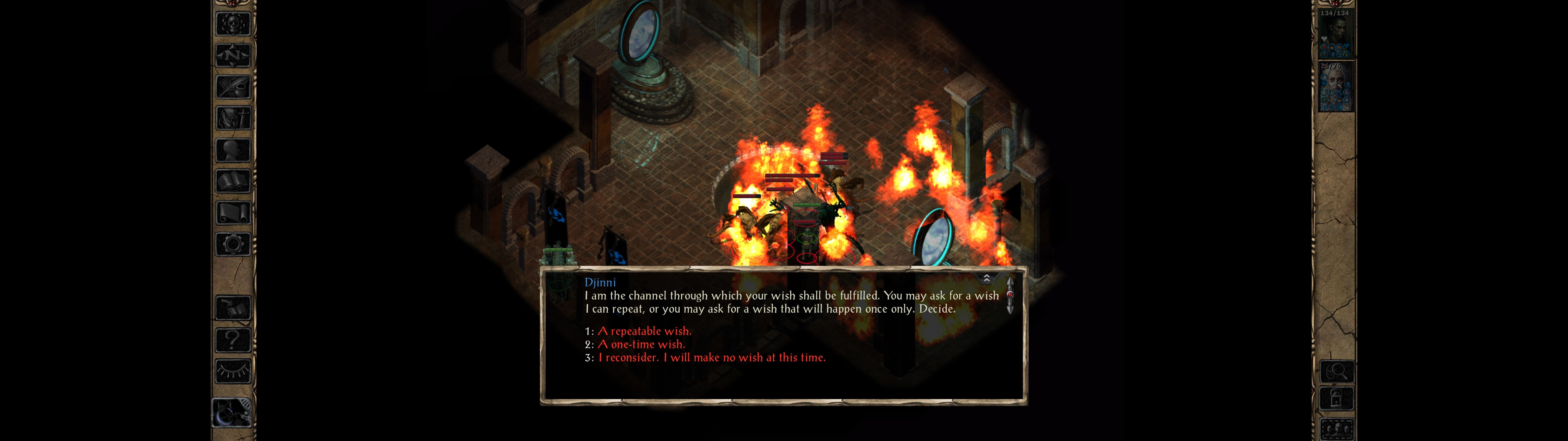Pick "I reconsider. I will make no wish"
Screen dimensions: 1568x441
pos(711,358)
